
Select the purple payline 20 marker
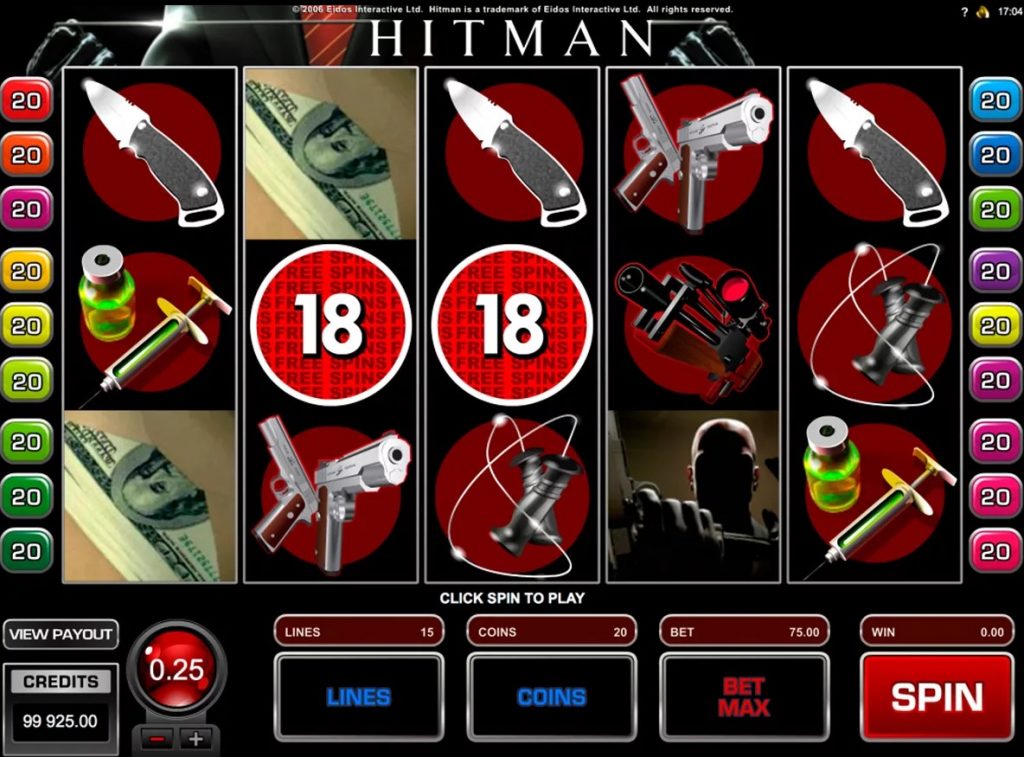[x=995, y=271]
